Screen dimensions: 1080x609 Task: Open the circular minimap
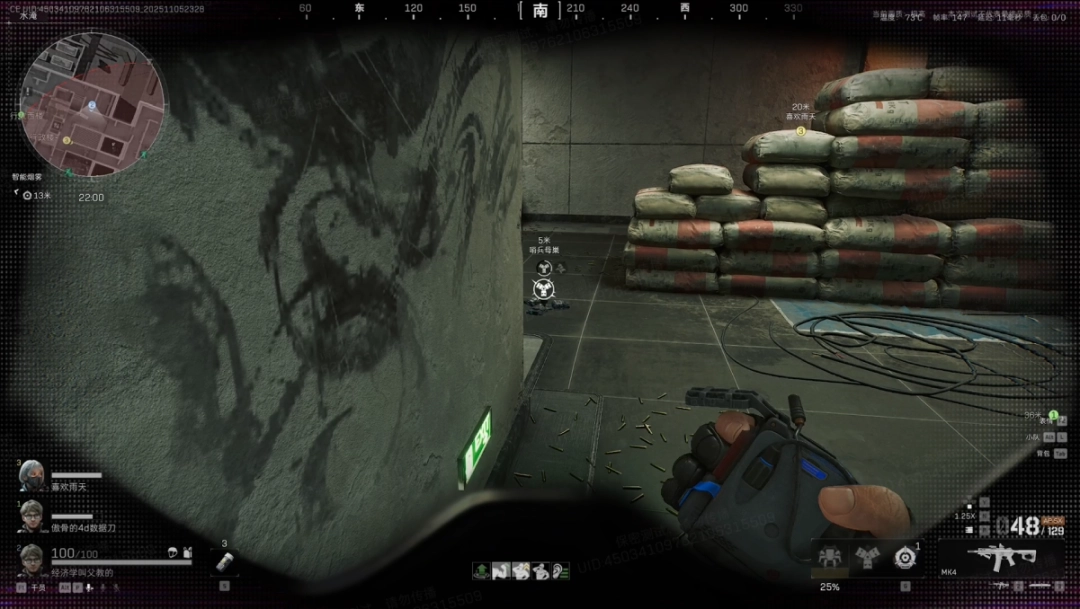pos(93,105)
